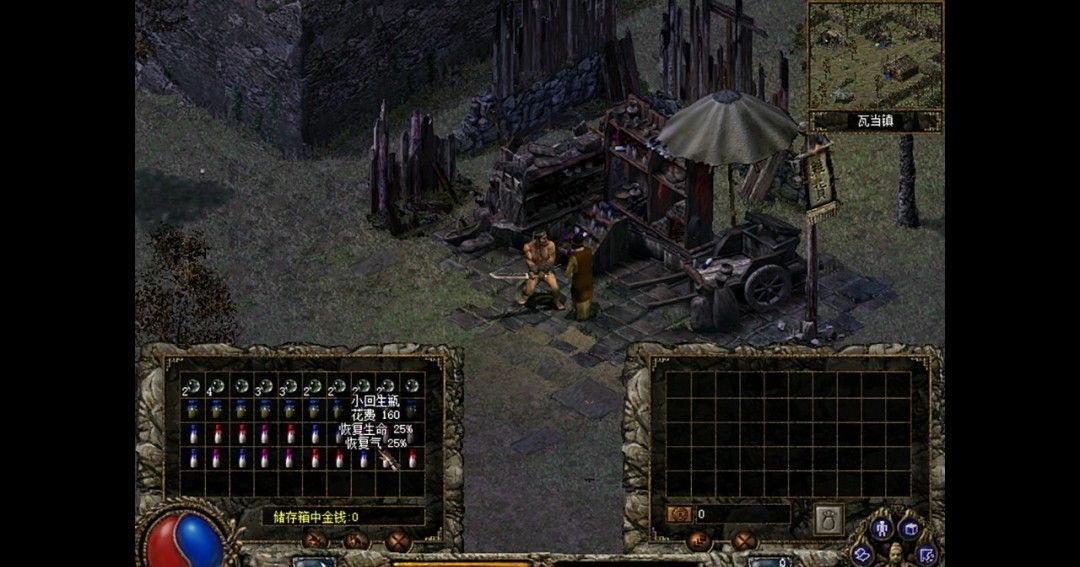
Task: Click the round button left of inventory's X
Action: [x=699, y=541]
